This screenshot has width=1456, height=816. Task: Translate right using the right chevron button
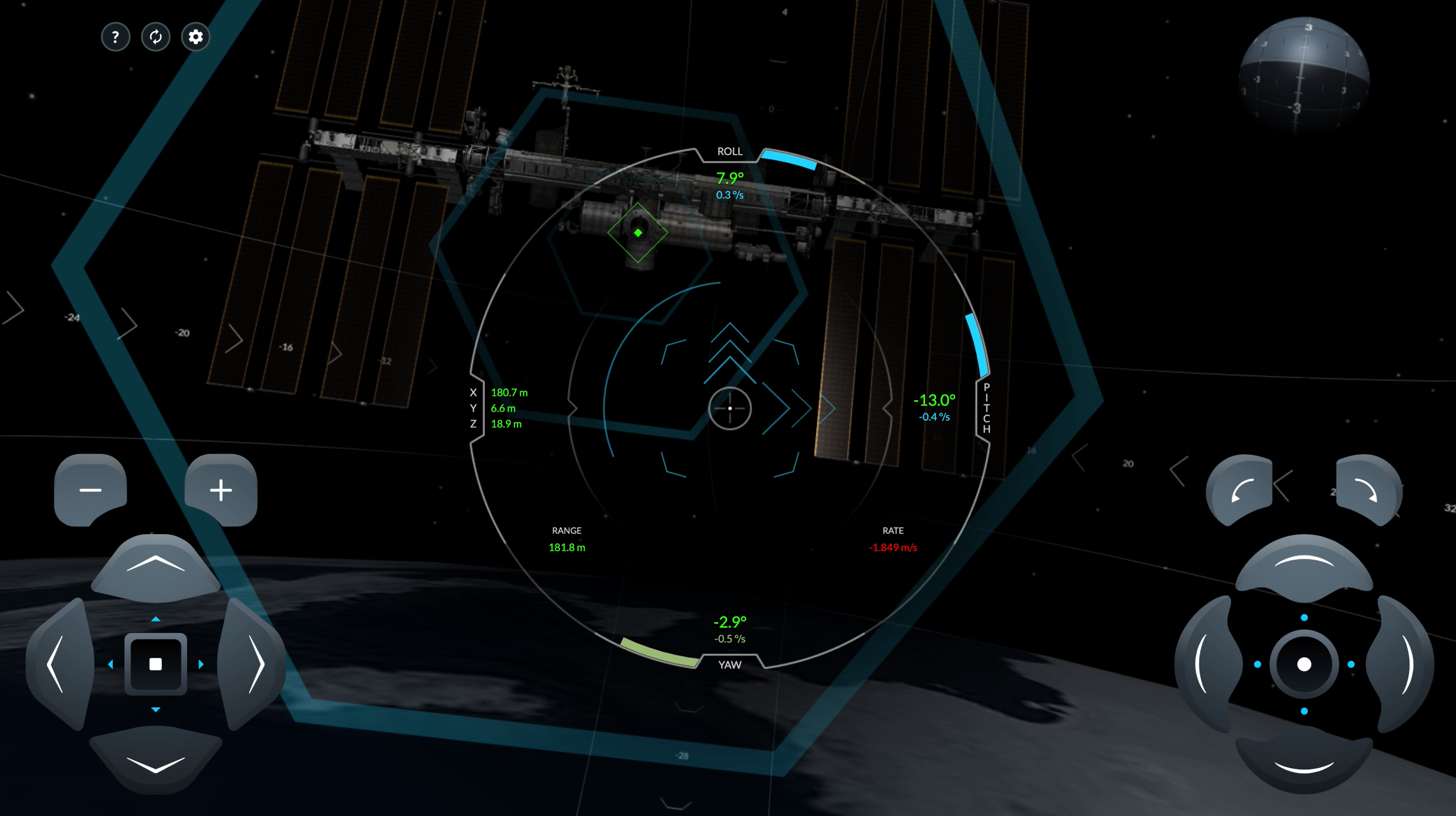[254, 664]
